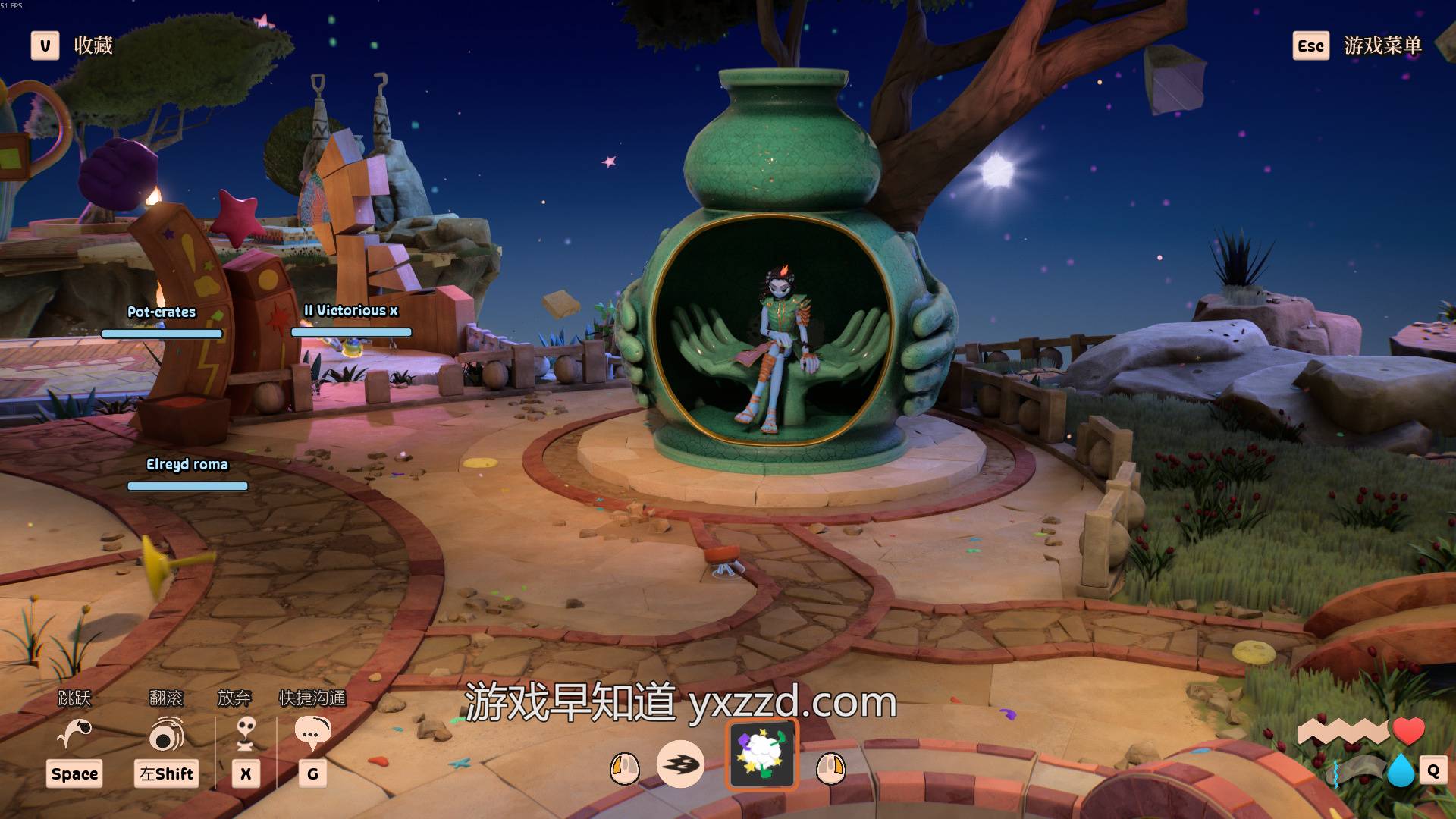Click the right mouse-button ability indicator

pos(830,768)
